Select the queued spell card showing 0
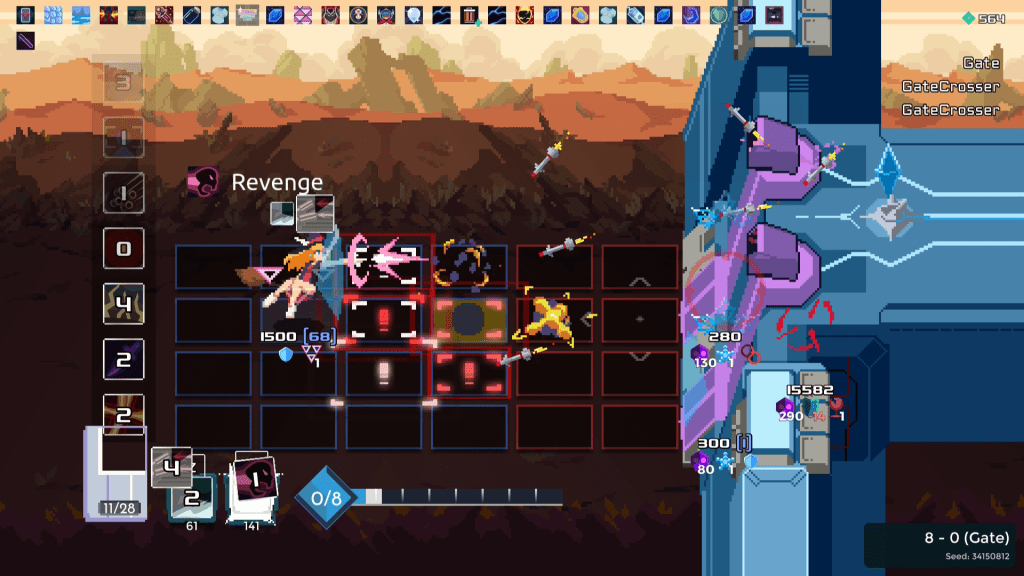This screenshot has width=1024, height=576. click(x=124, y=248)
